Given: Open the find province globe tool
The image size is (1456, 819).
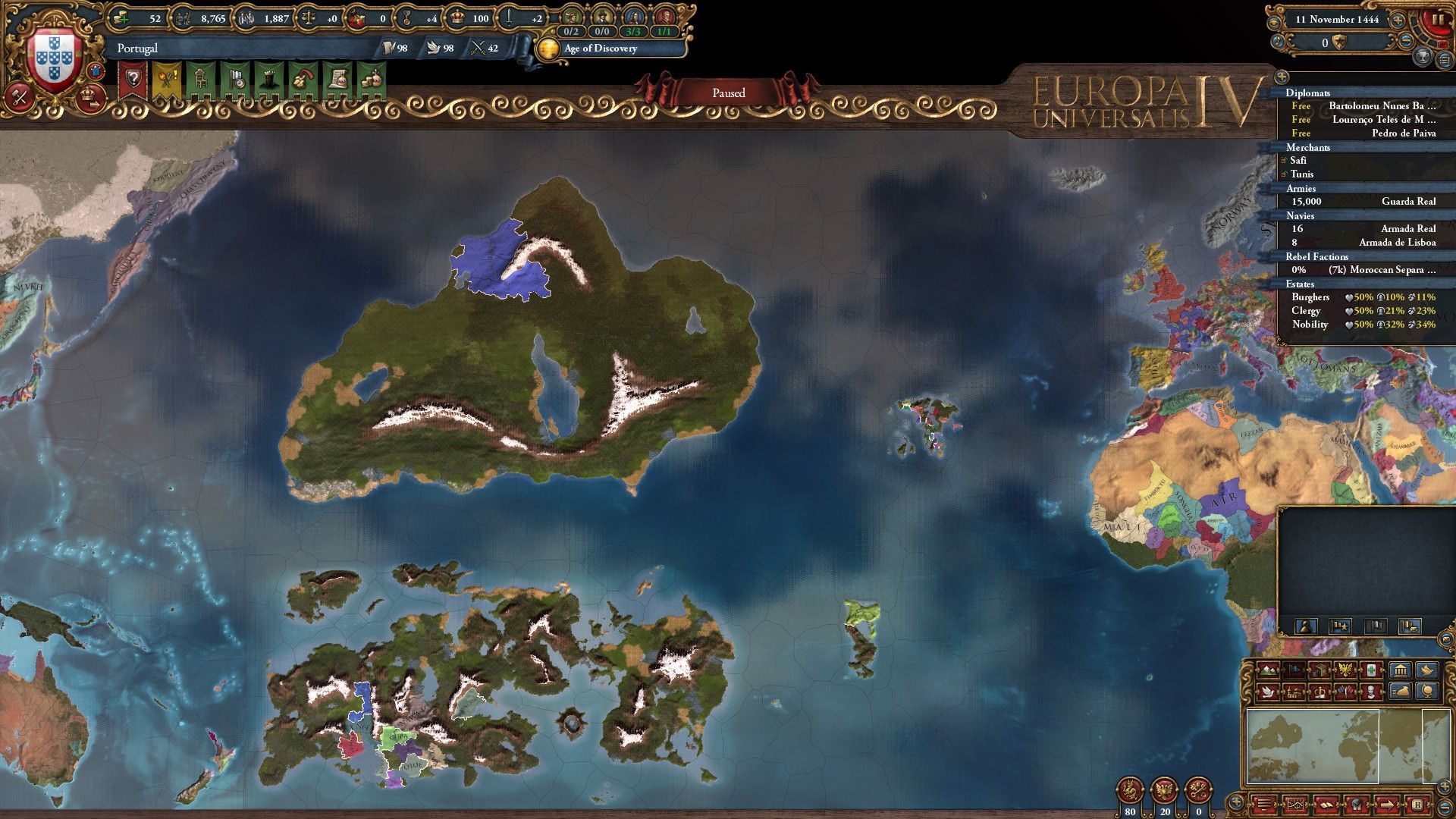Looking at the screenshot, I should [x=1427, y=692].
